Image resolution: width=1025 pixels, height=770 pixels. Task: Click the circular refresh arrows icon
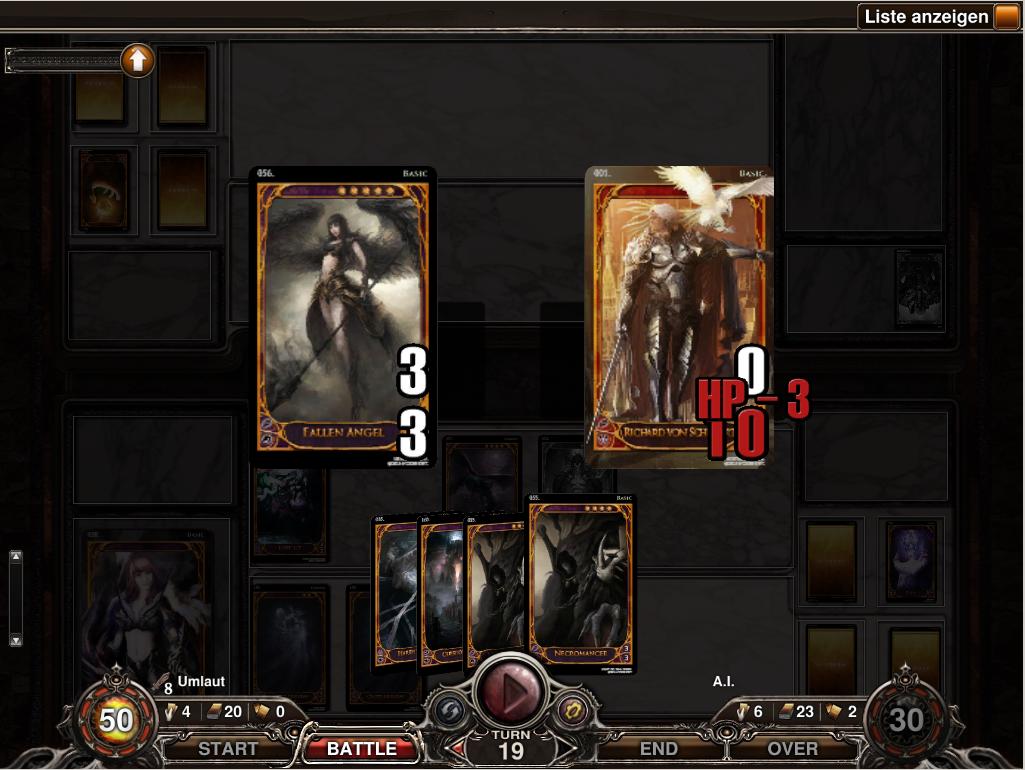coord(448,710)
